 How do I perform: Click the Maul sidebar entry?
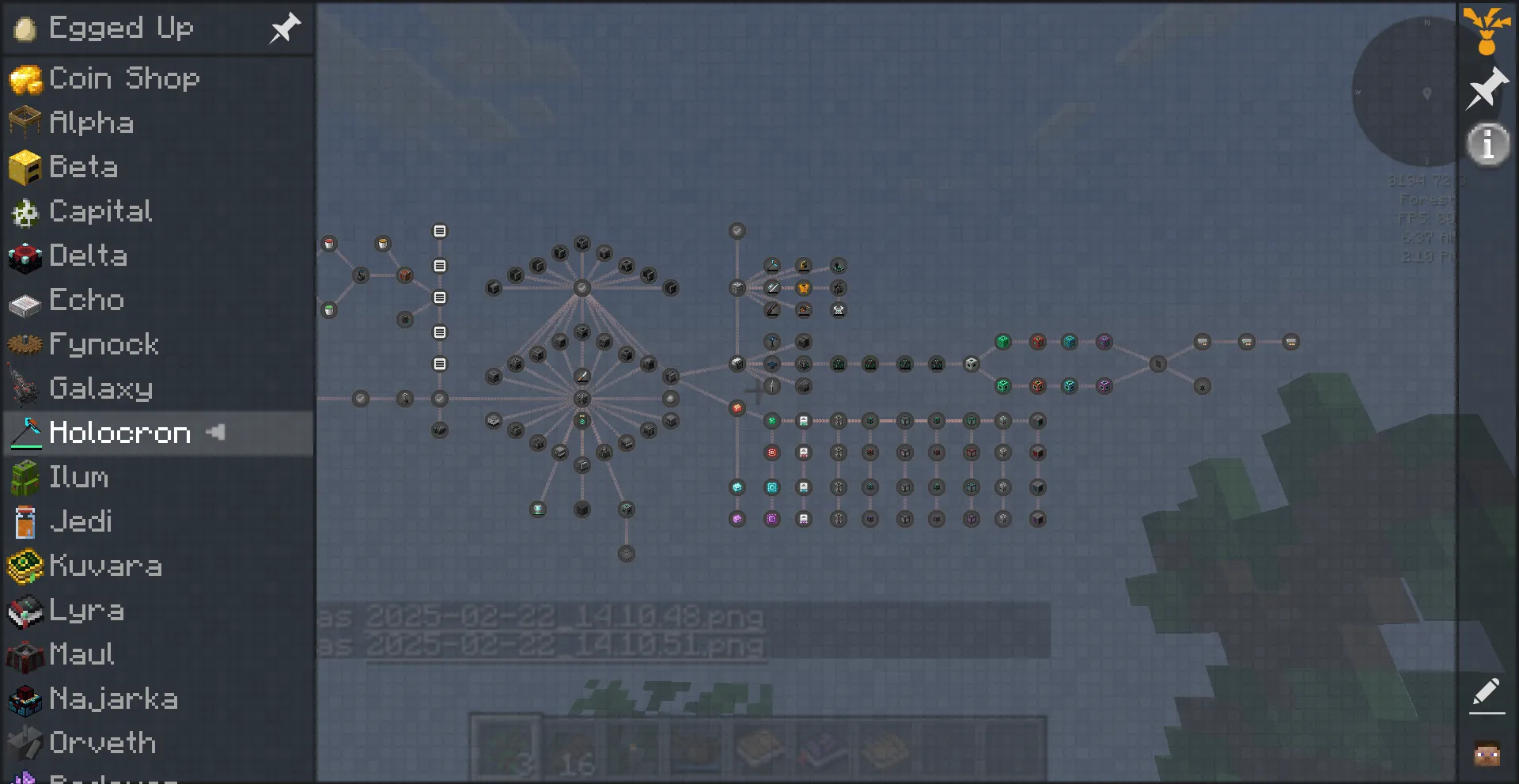tap(80, 654)
